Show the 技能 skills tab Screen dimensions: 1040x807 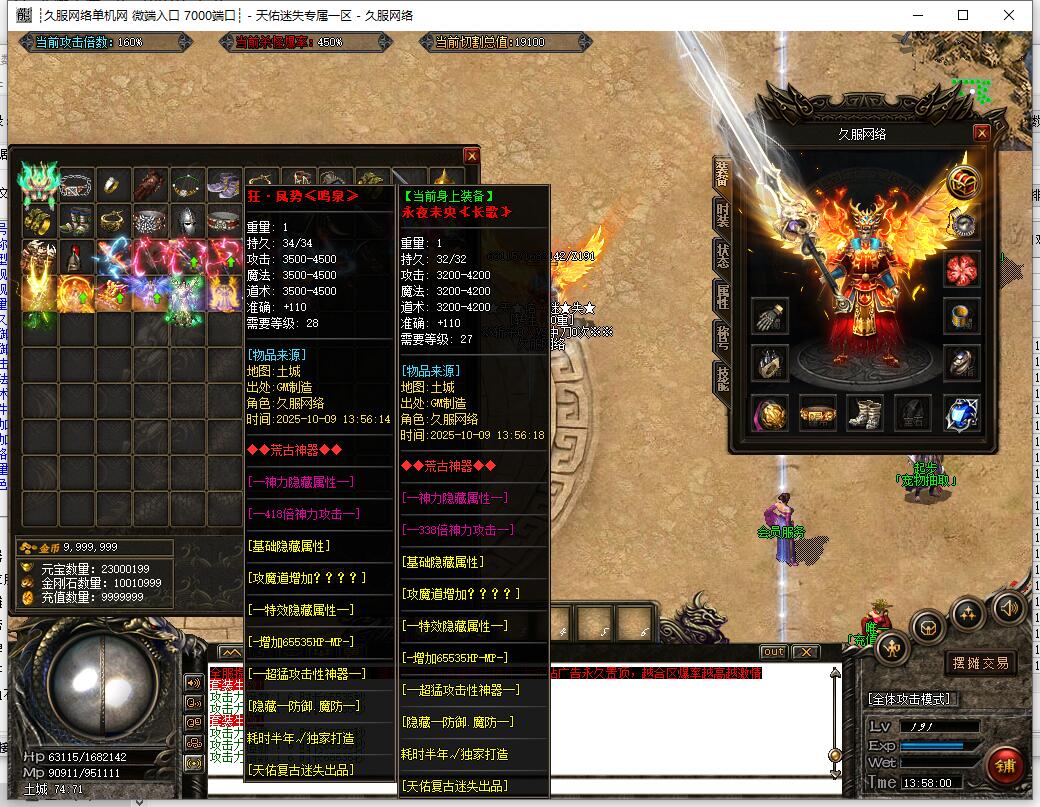[723, 378]
